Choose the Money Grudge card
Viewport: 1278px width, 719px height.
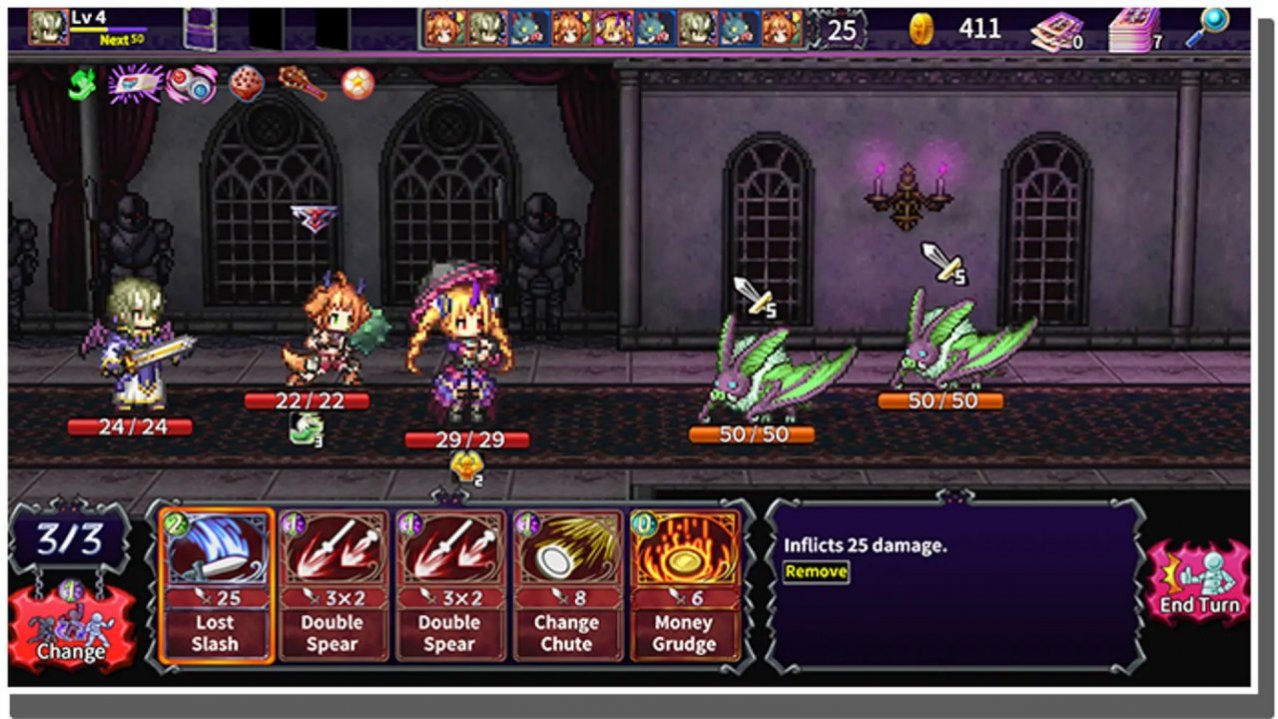(684, 585)
